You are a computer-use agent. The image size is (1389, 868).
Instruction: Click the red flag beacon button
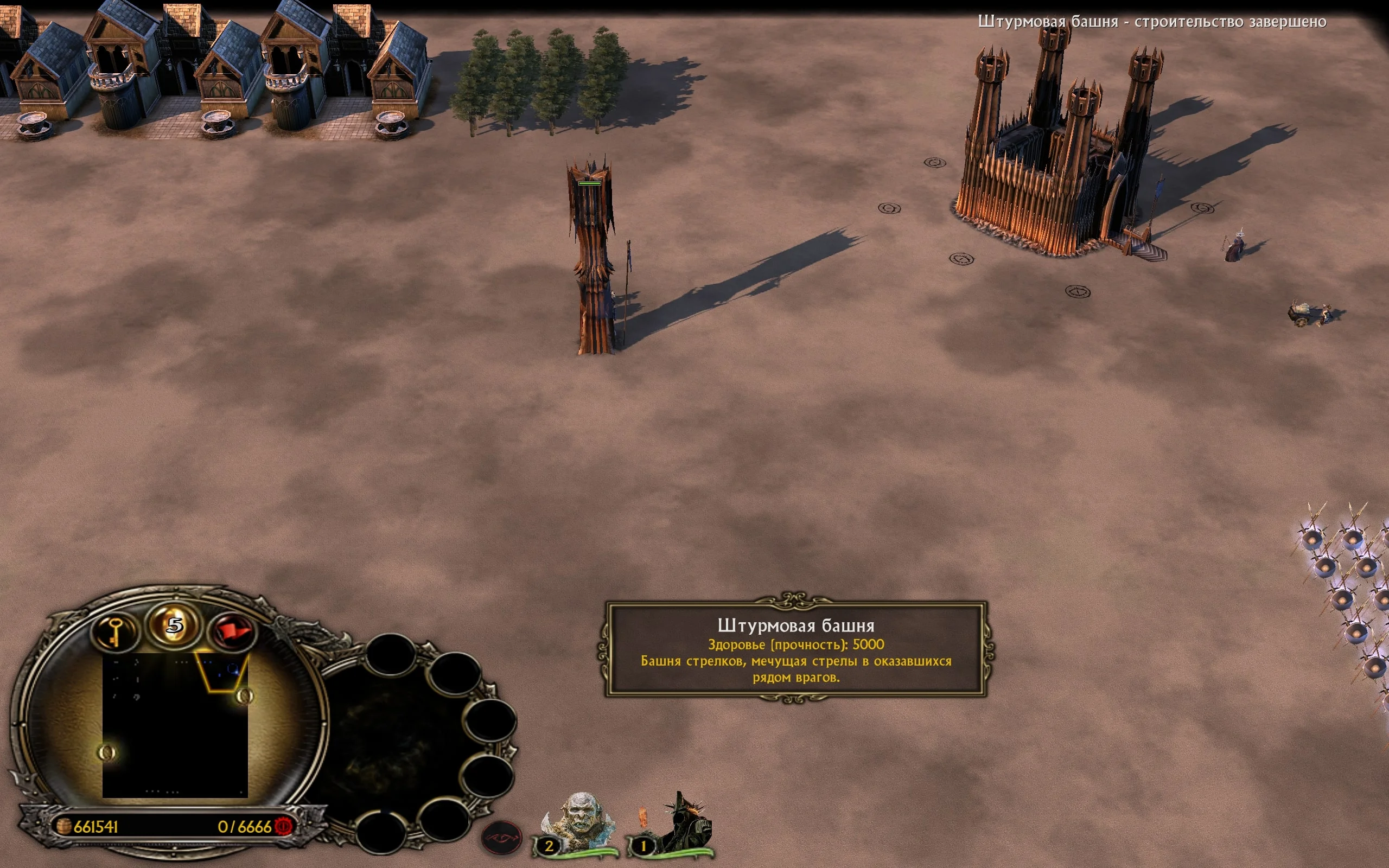(232, 631)
